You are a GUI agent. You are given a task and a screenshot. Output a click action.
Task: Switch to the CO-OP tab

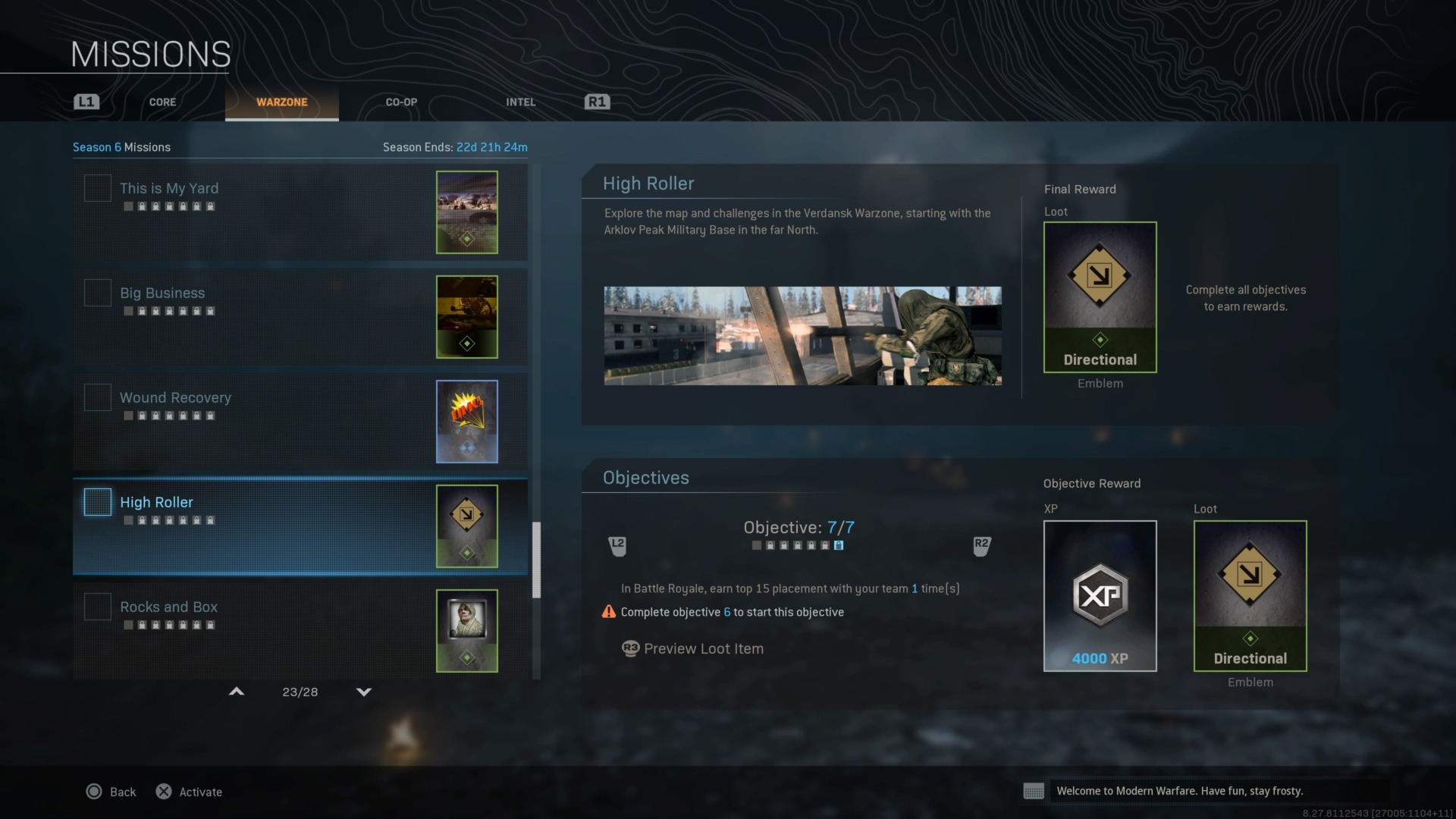[x=400, y=102]
